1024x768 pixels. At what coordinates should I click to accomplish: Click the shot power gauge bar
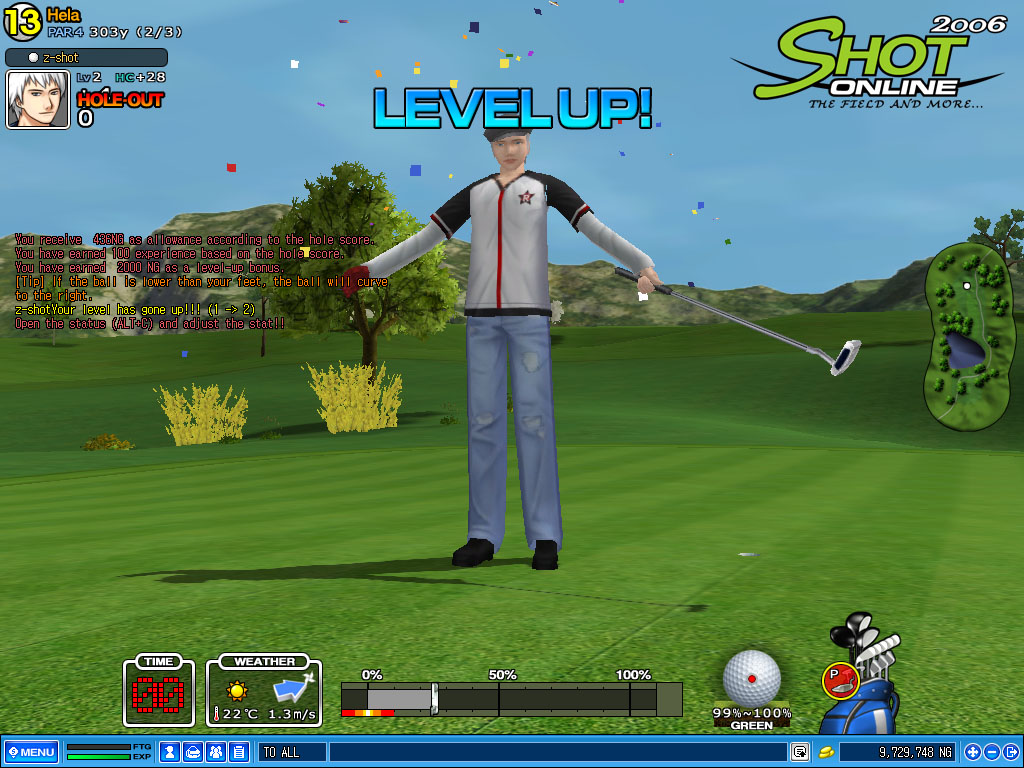coord(511,698)
